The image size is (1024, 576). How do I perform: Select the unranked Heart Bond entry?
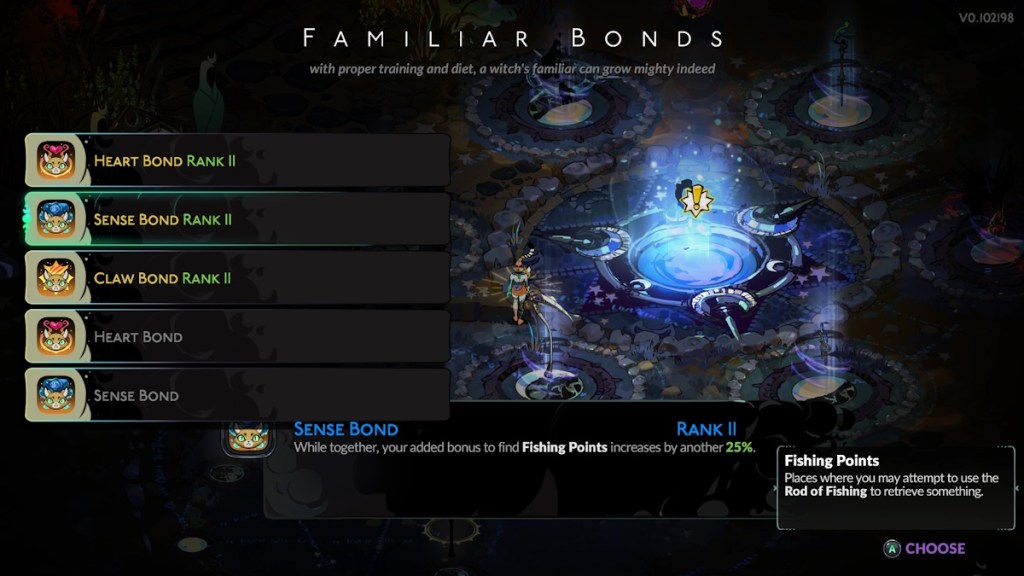click(x=237, y=337)
